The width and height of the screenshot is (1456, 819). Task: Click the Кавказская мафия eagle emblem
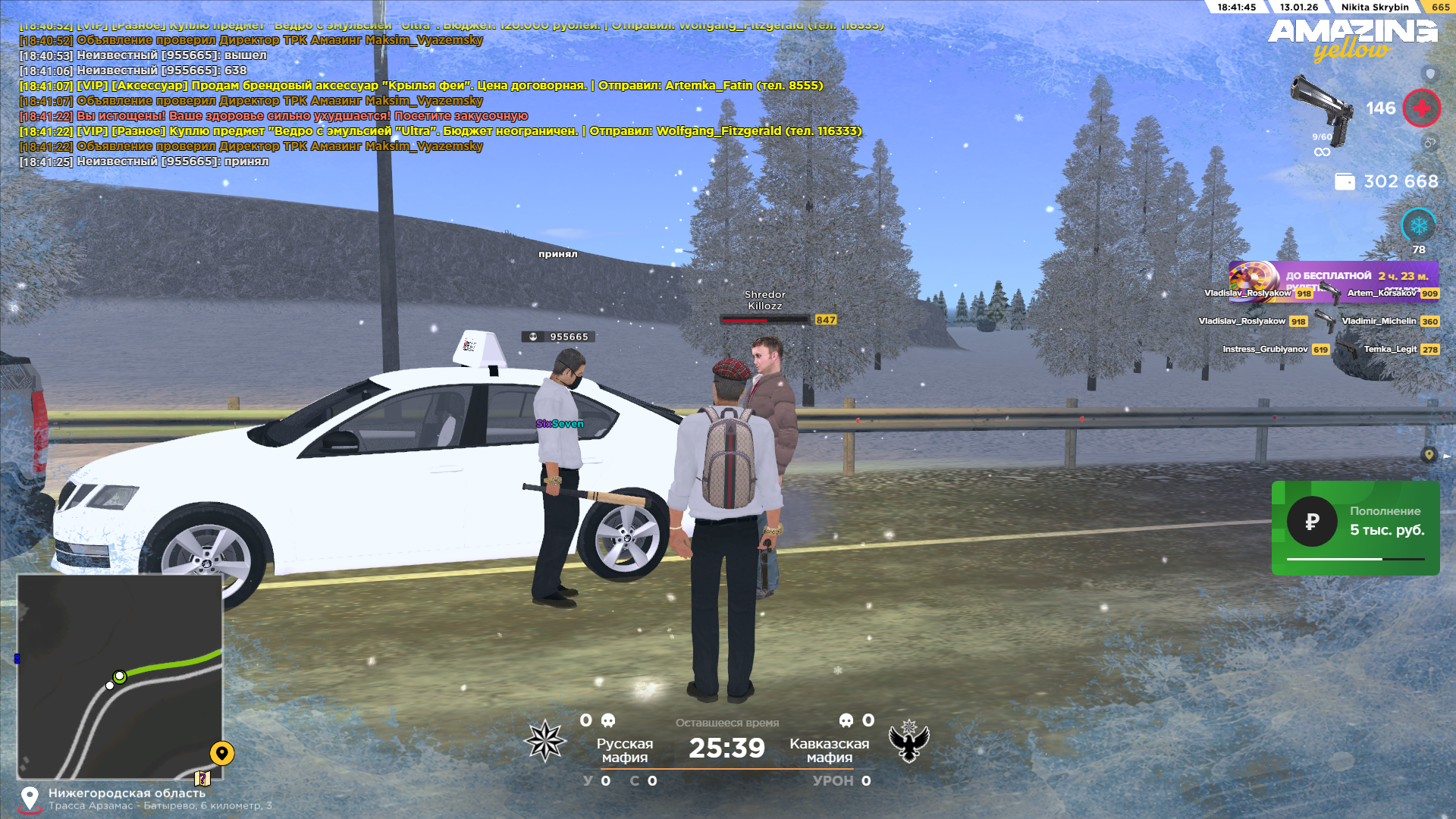tap(908, 741)
